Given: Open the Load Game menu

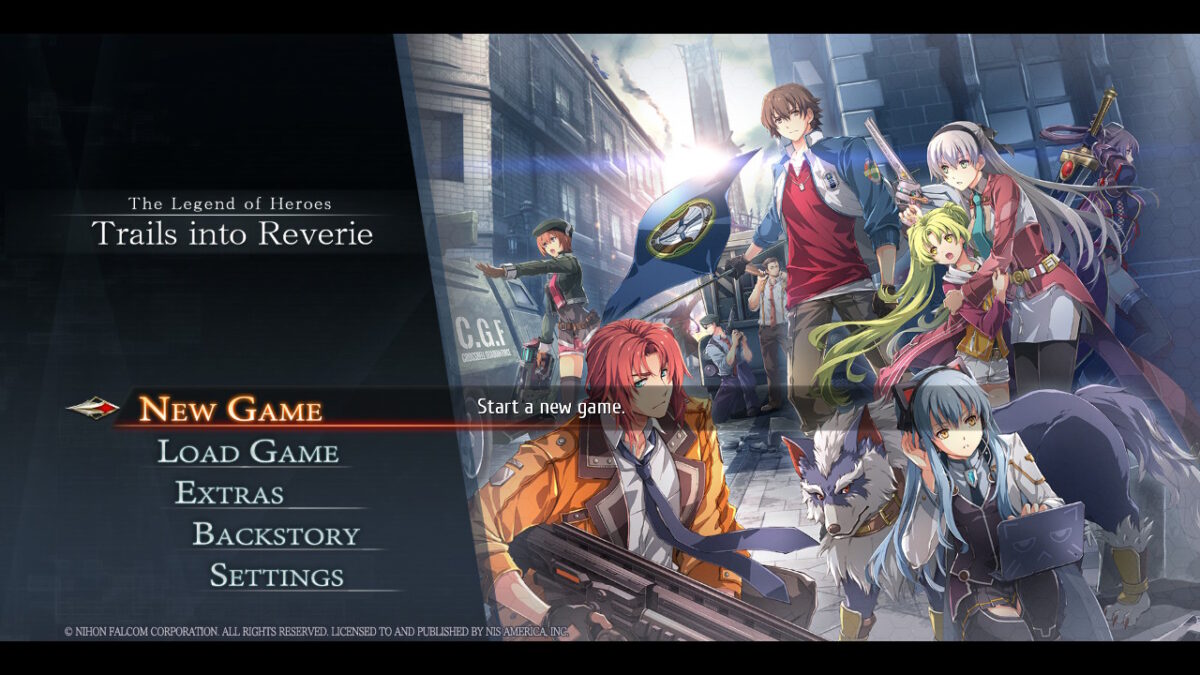Looking at the screenshot, I should point(248,452).
